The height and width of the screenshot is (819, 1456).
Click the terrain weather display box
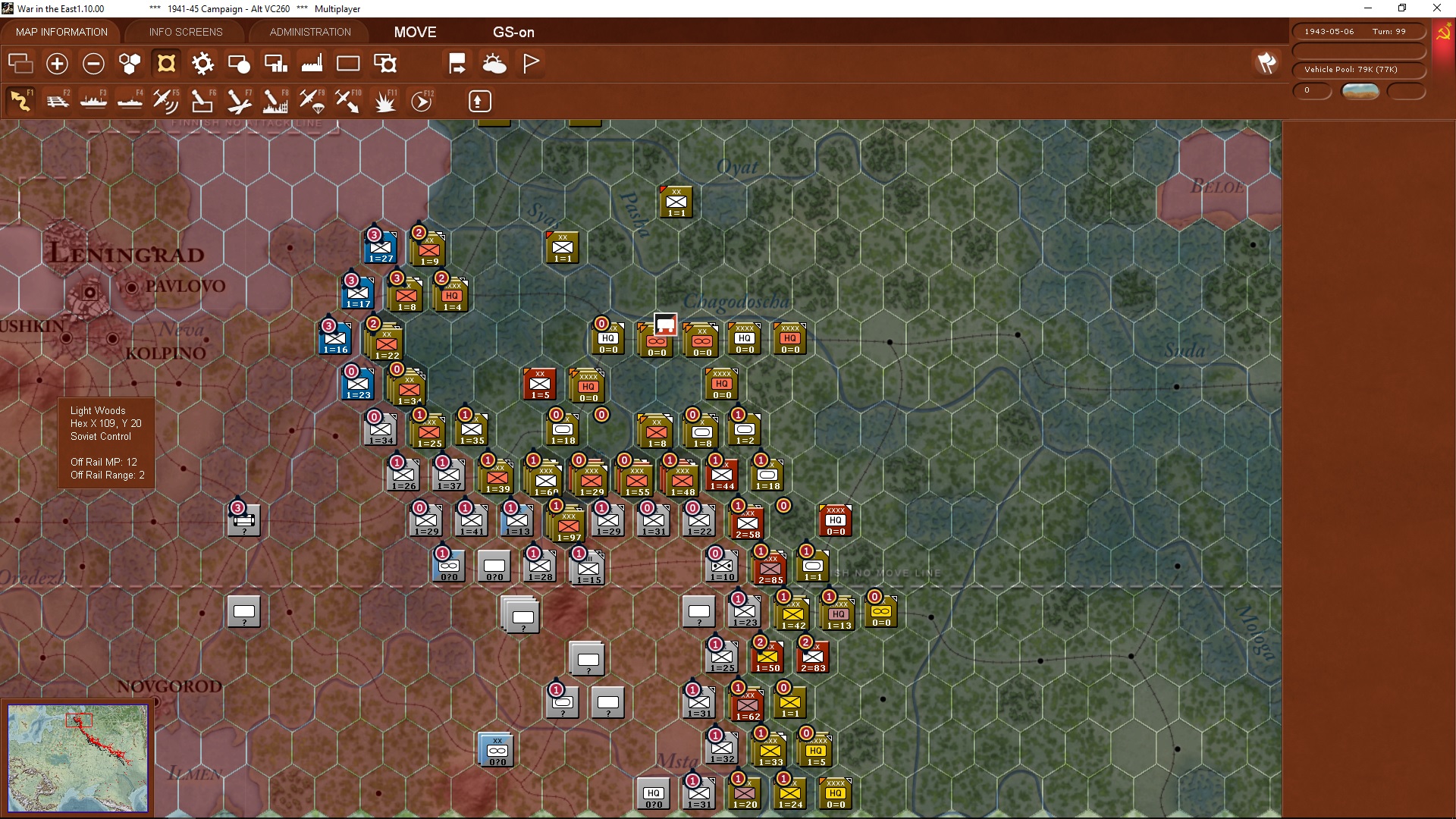pyautogui.click(x=1360, y=91)
